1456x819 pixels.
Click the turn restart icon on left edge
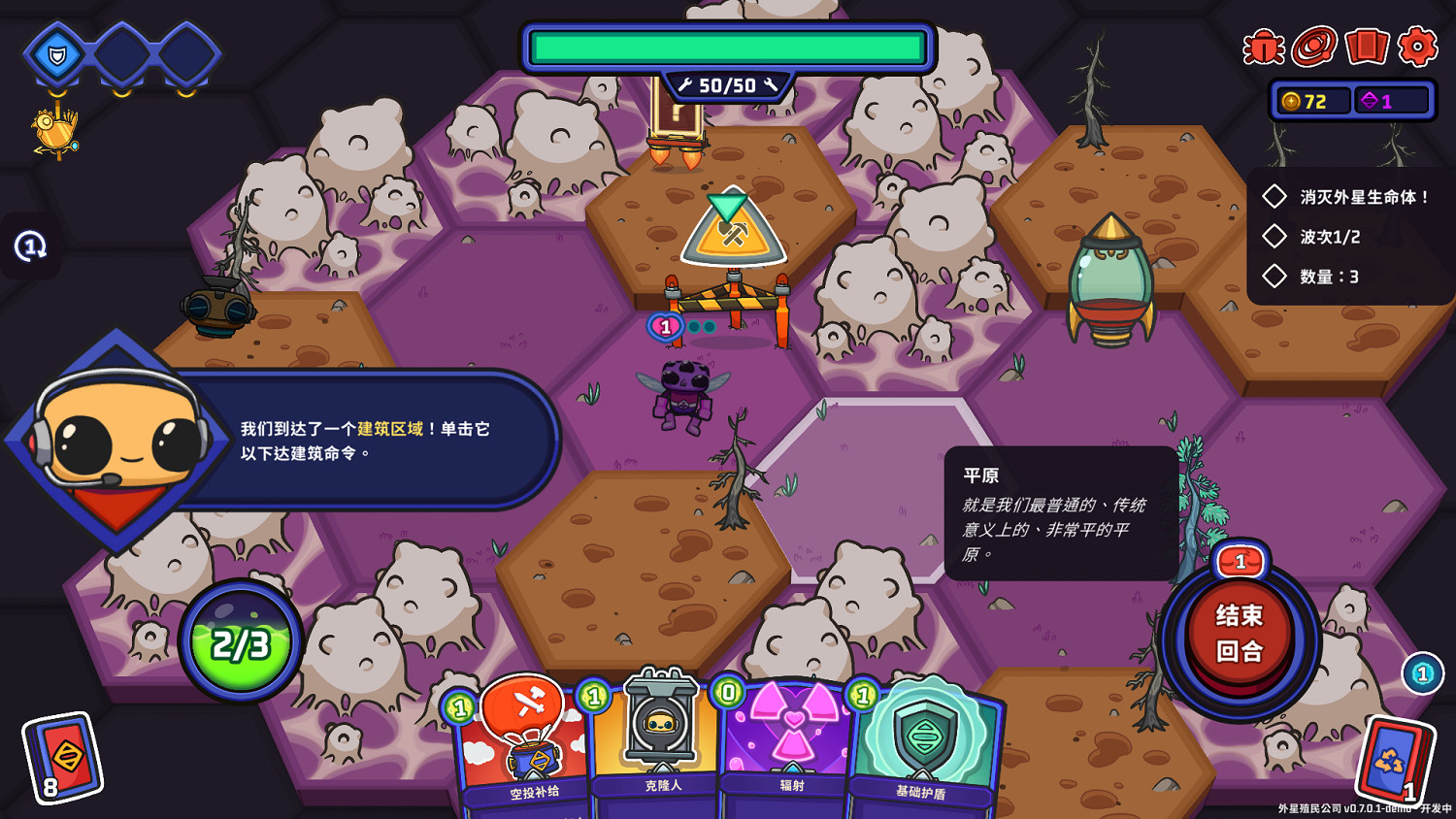(29, 246)
